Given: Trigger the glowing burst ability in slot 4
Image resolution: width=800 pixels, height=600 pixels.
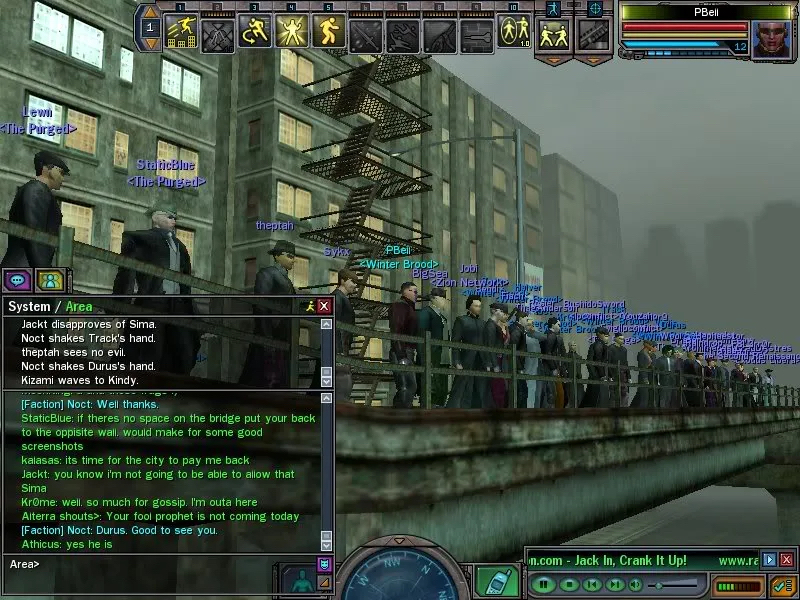Looking at the screenshot, I should coord(293,33).
